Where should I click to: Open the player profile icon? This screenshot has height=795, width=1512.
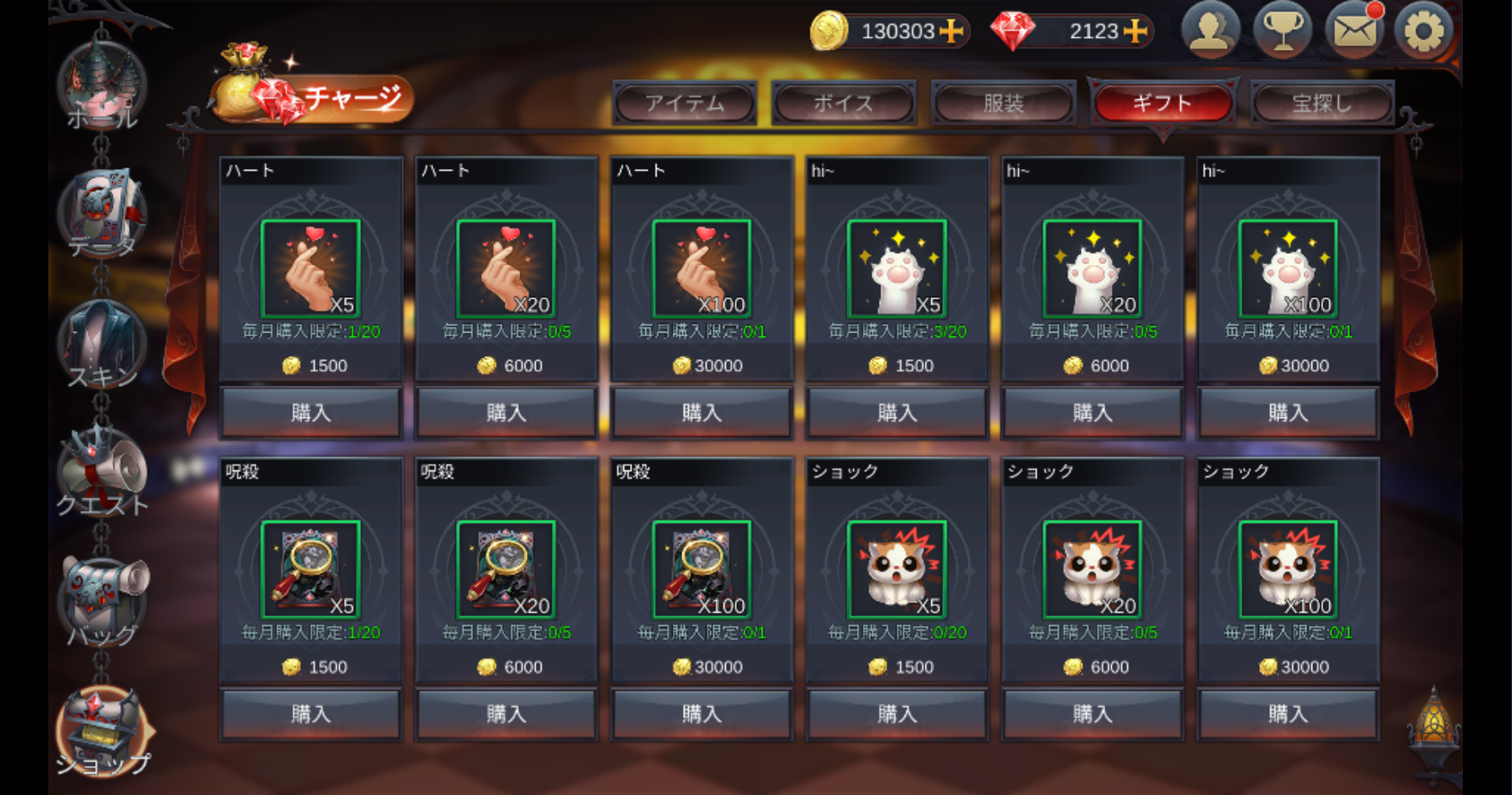coord(1210,31)
